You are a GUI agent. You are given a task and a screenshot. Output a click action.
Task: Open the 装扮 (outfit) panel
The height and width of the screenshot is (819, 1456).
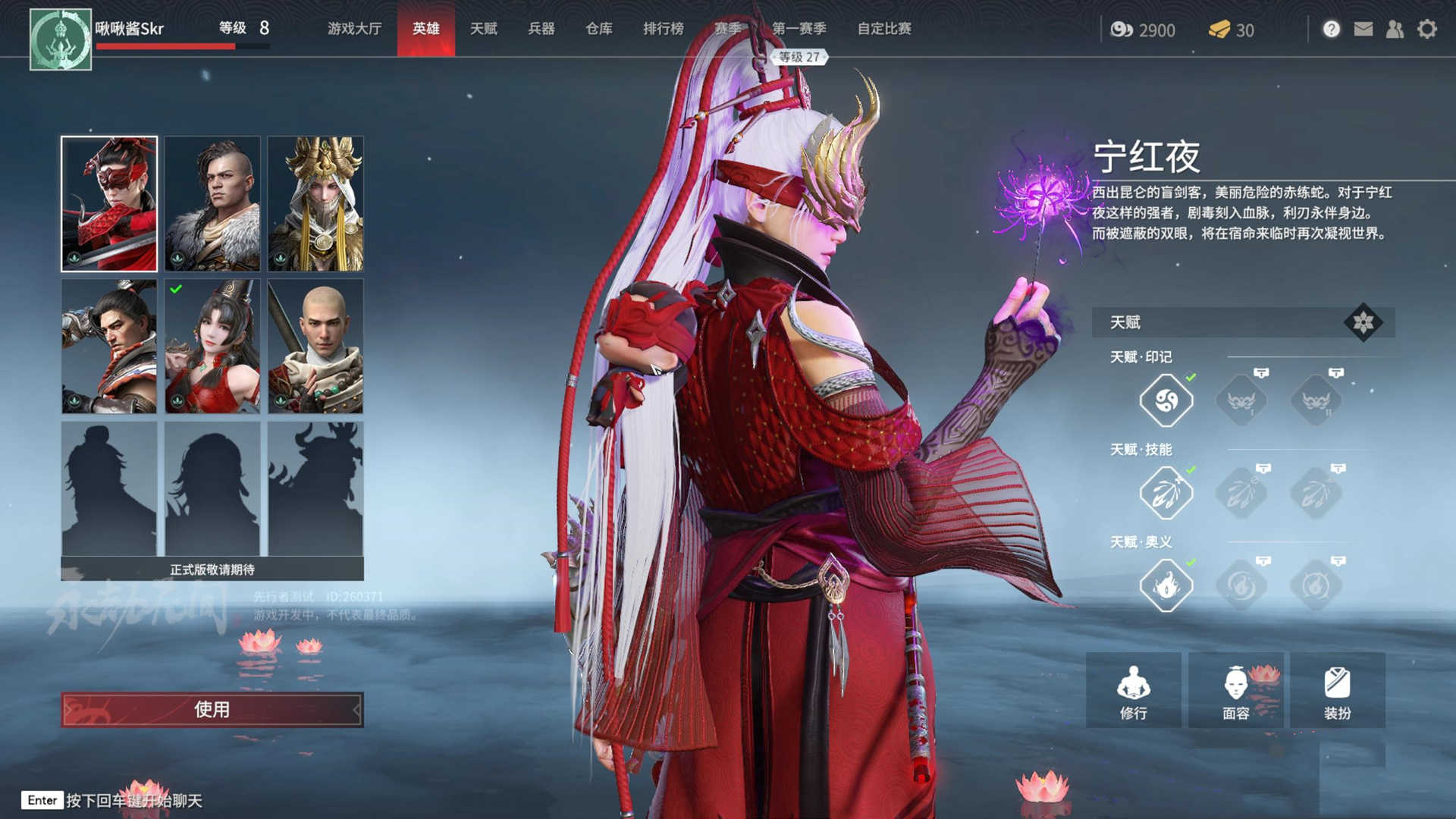1339,690
